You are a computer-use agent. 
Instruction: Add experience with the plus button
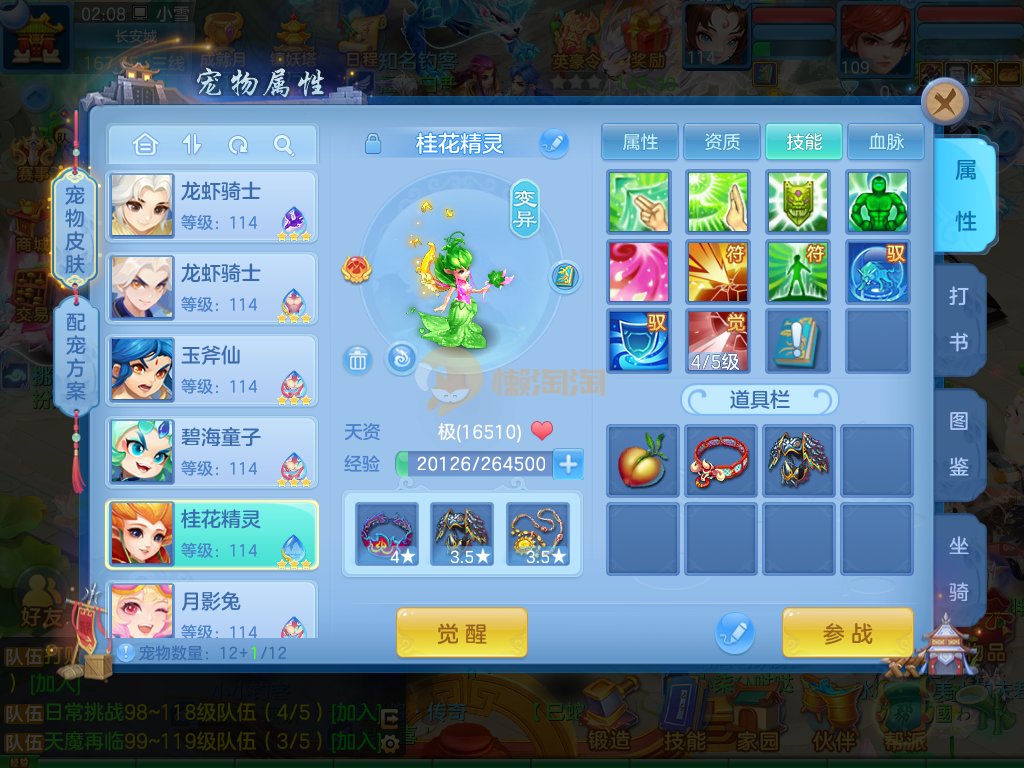pyautogui.click(x=568, y=464)
